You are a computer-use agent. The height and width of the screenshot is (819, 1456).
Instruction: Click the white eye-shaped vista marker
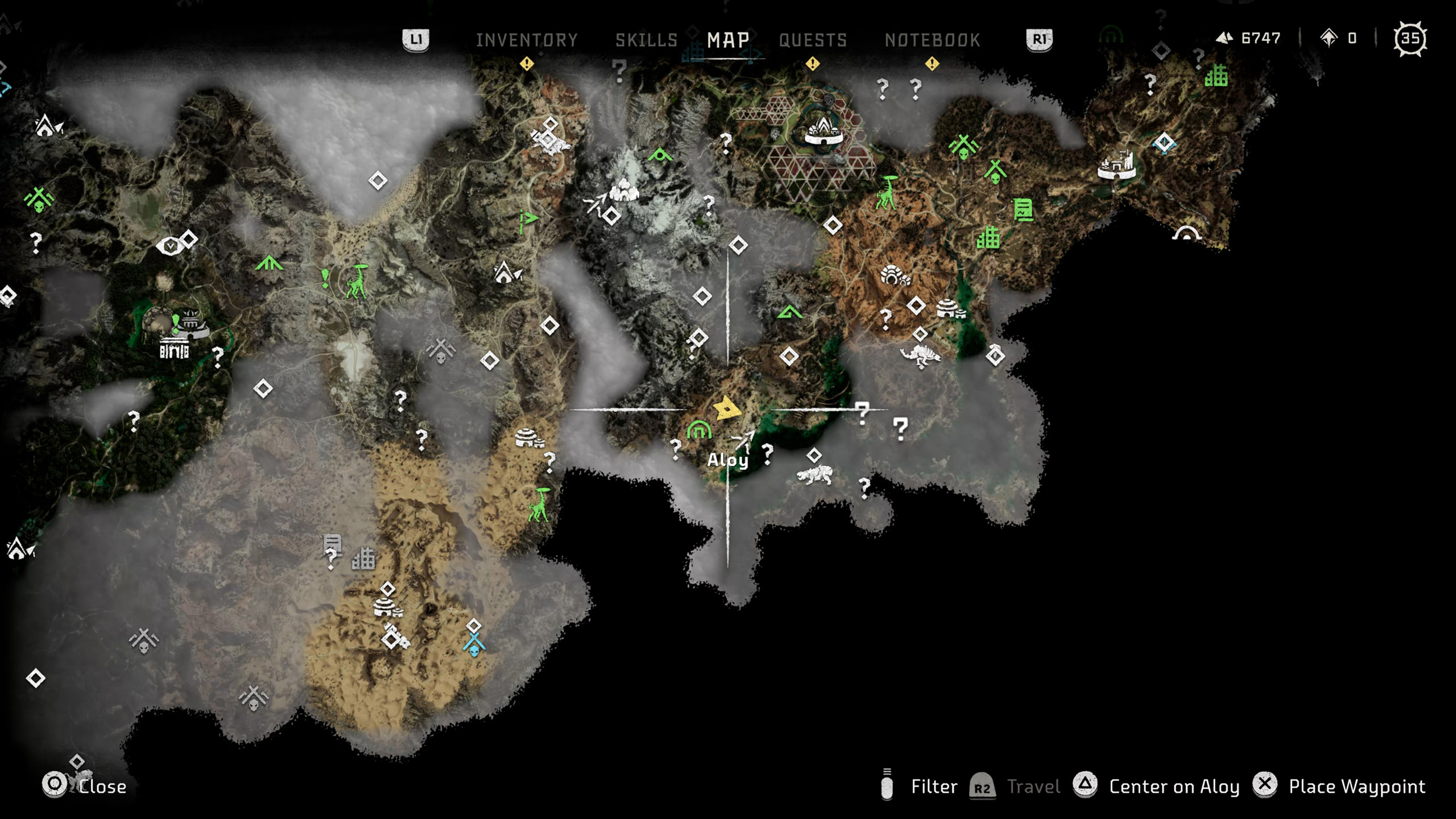(169, 246)
